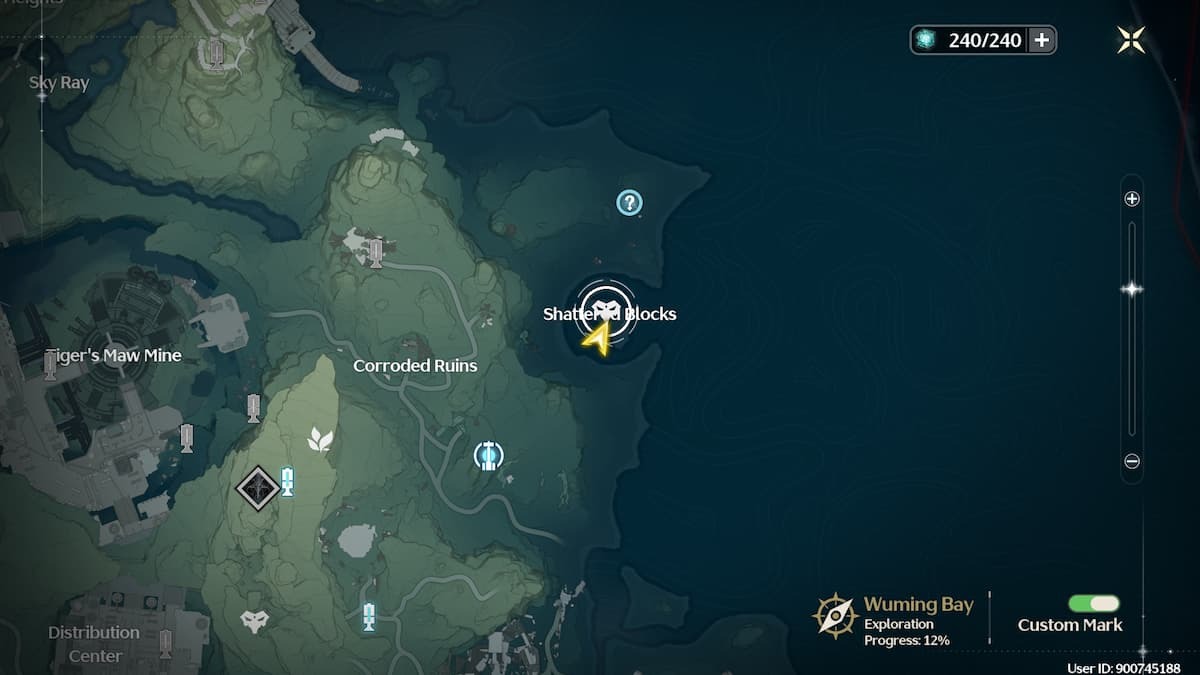Image resolution: width=1200 pixels, height=675 pixels.
Task: Close the map screen
Action: click(x=1131, y=40)
